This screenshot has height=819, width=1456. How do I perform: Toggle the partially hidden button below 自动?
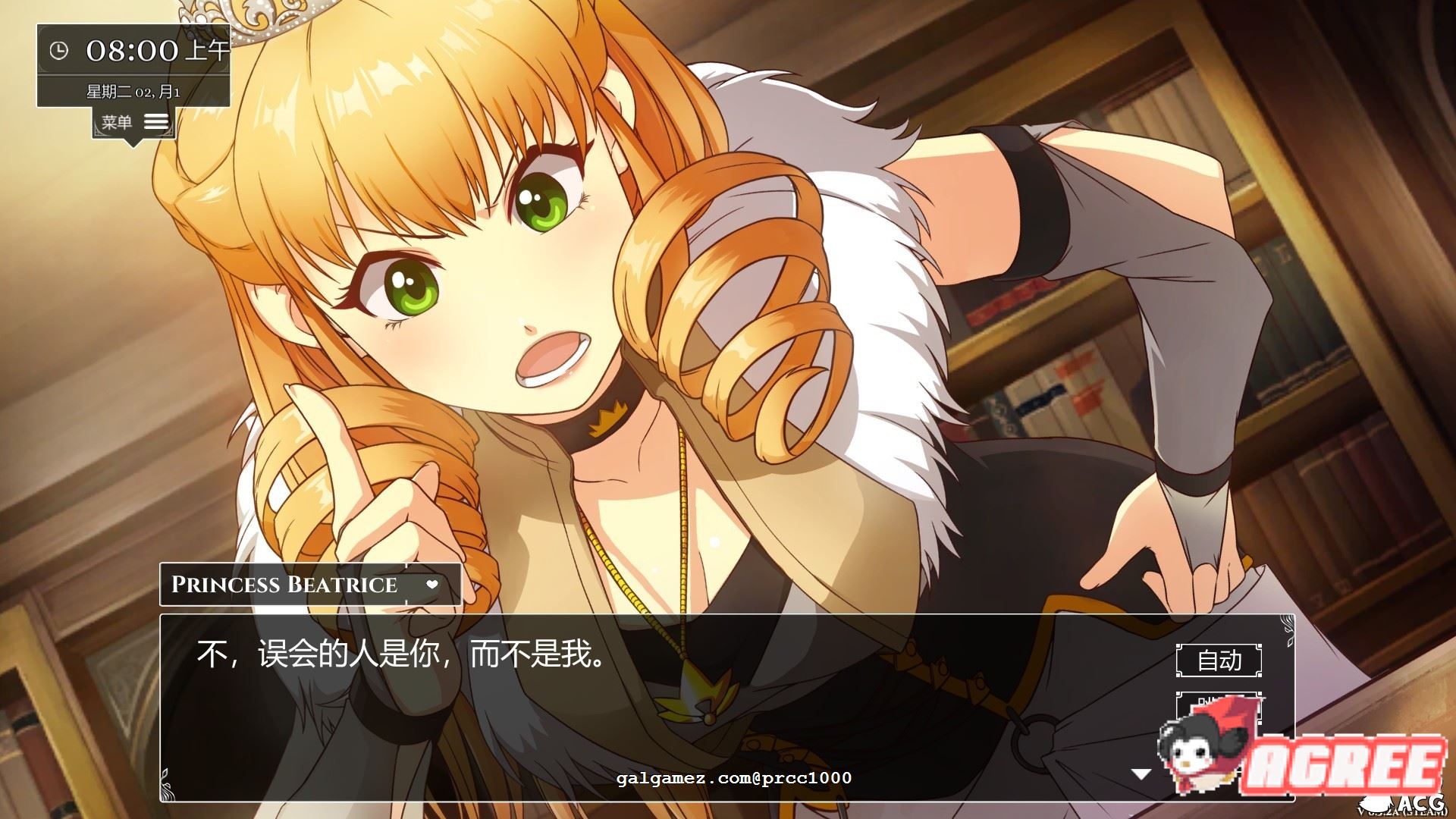[1221, 704]
